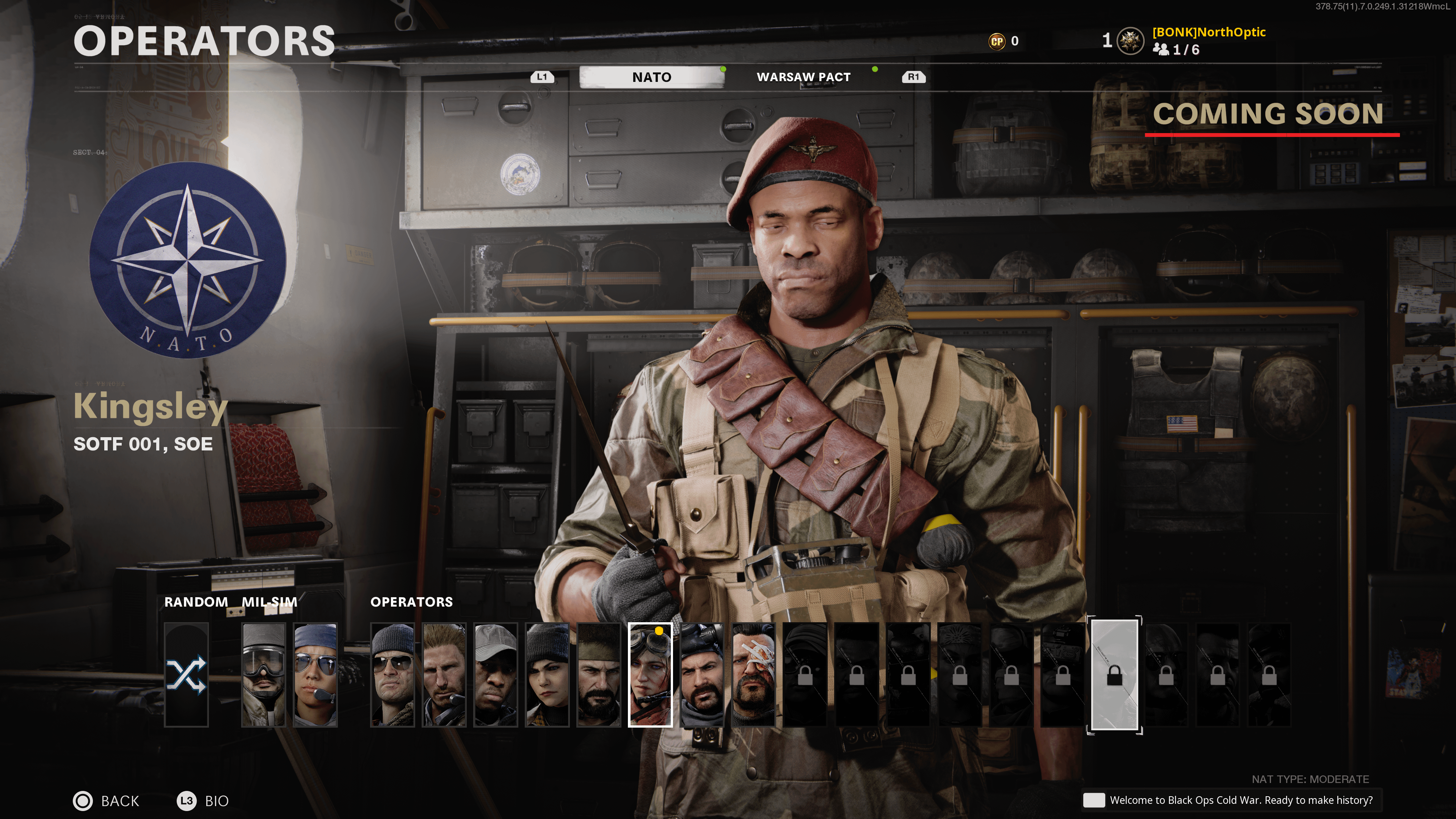Pick the Mil-Sim operator in the blue bandana
Image resolution: width=1456 pixels, height=819 pixels.
(315, 674)
